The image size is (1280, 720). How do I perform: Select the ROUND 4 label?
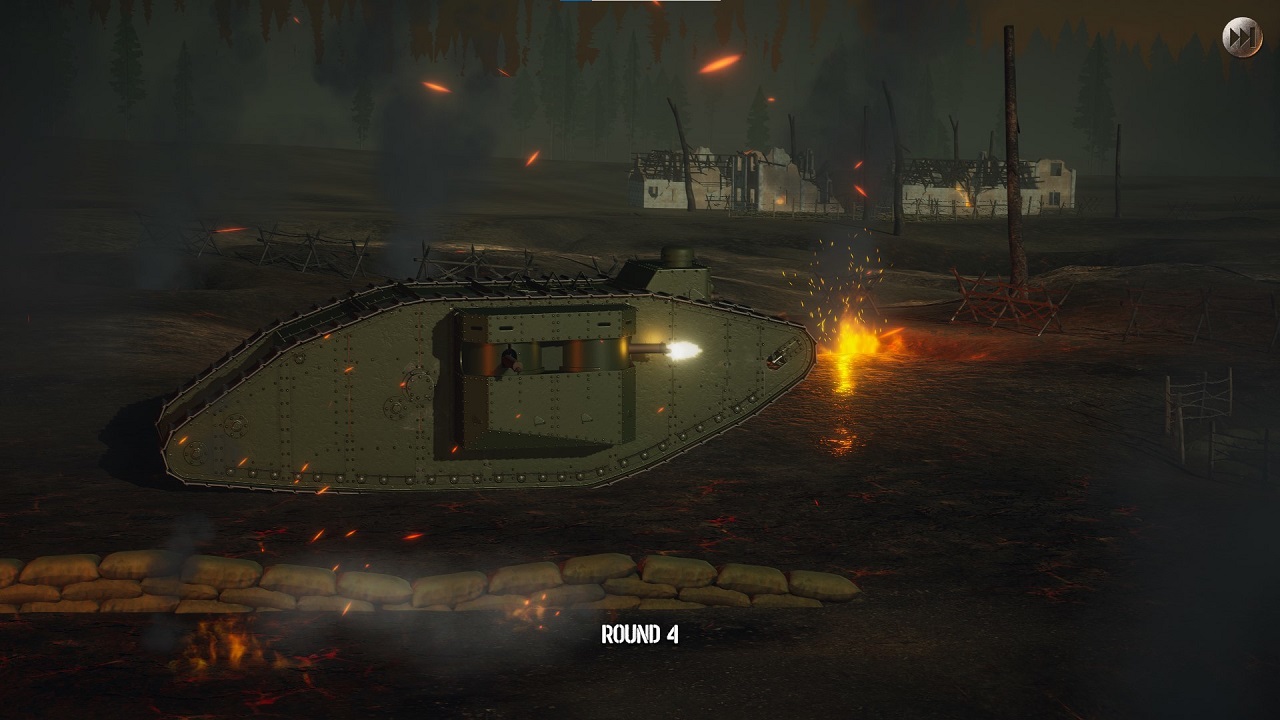(x=640, y=633)
